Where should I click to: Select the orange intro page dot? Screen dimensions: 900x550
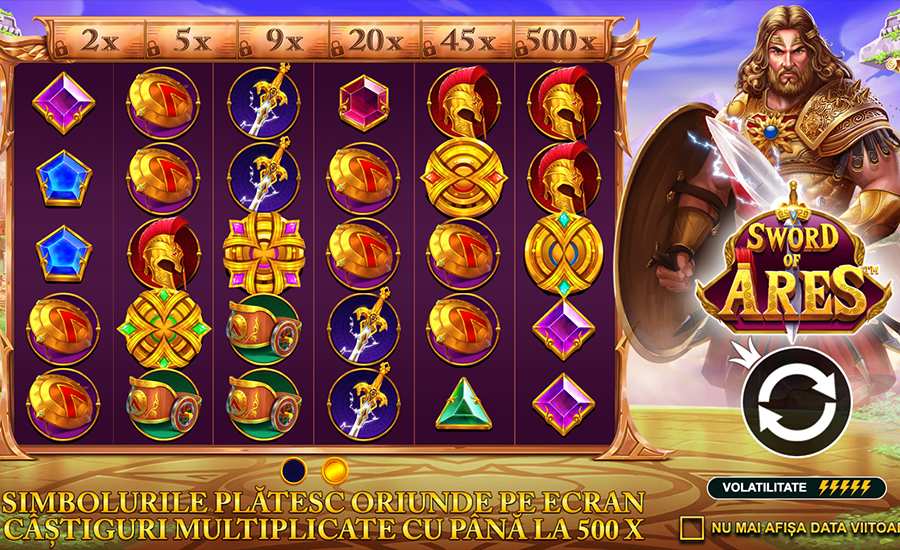335,469
